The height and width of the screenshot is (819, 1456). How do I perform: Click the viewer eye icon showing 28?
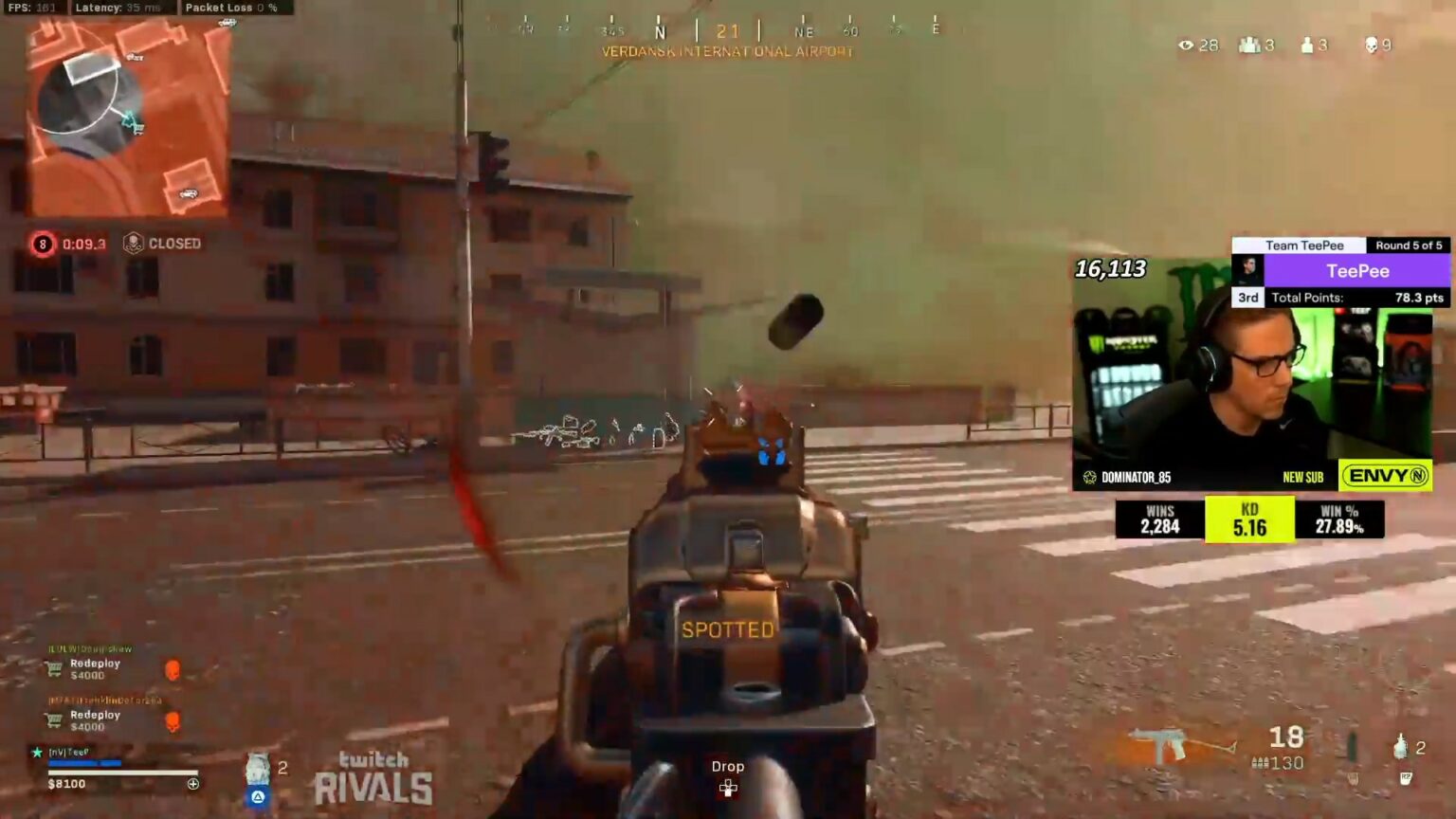click(1186, 45)
